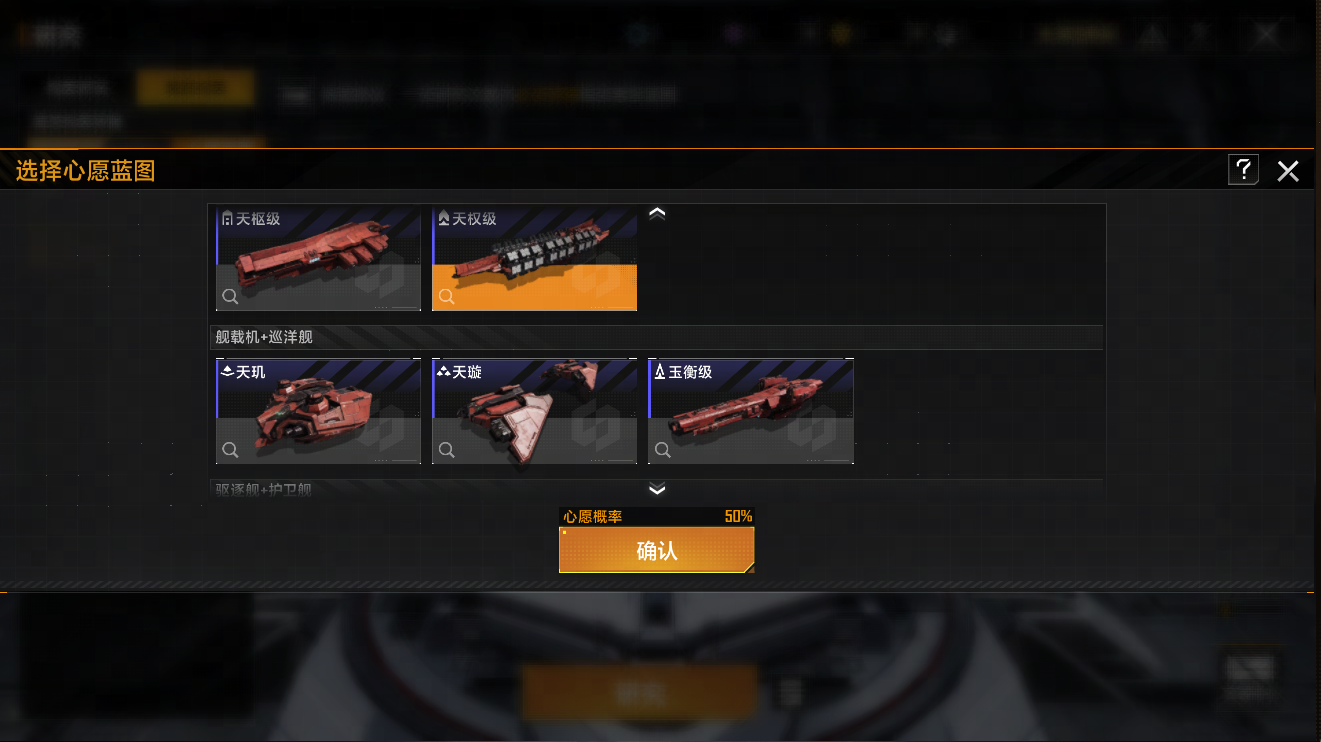The image size is (1321, 742).
Task: Inspect 天璇 with its magnifier icon
Action: 446,450
